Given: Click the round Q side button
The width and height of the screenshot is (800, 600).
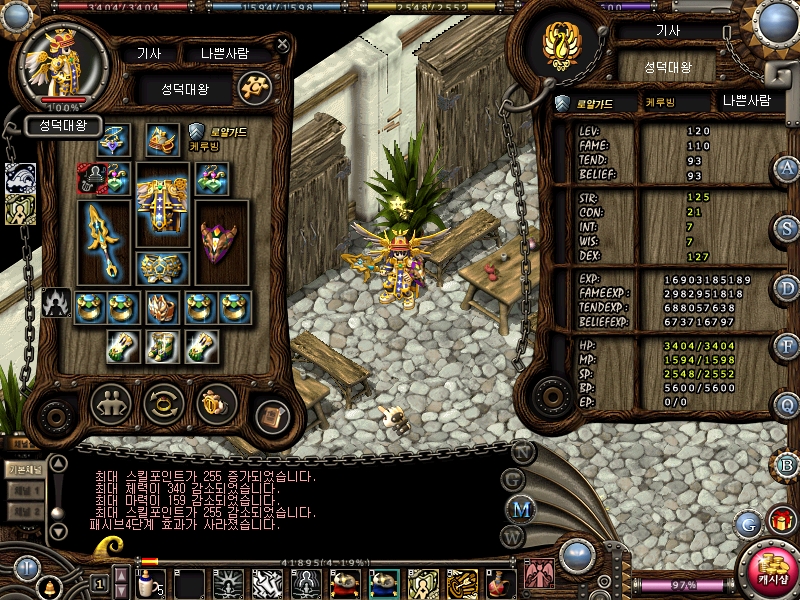Looking at the screenshot, I should pos(788,405).
